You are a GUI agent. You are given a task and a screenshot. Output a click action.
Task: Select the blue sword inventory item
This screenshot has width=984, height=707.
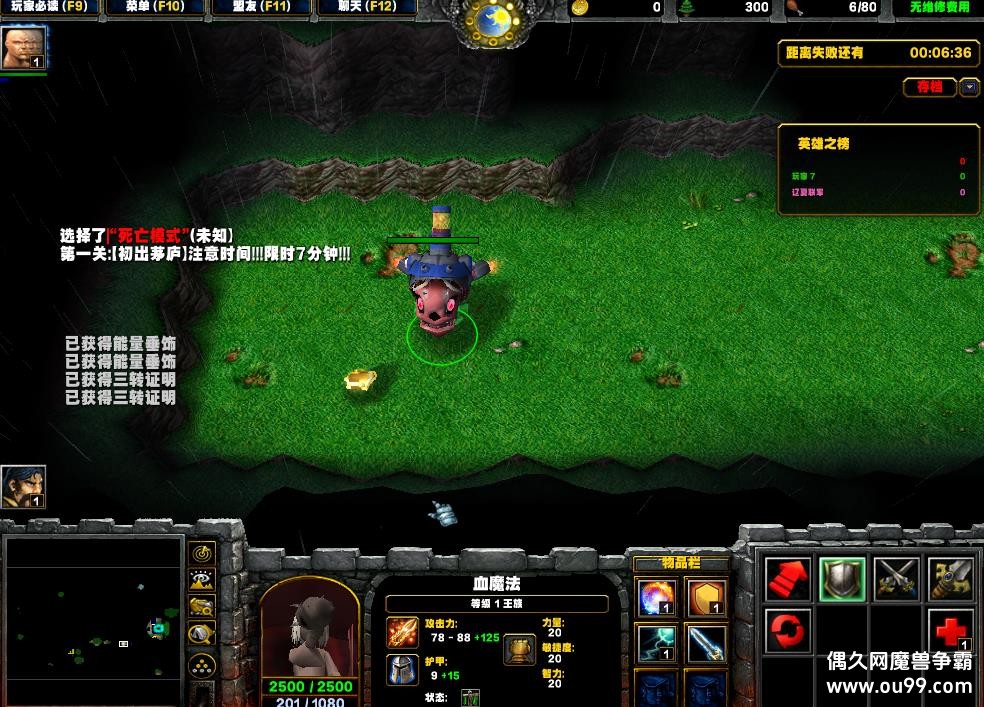706,643
